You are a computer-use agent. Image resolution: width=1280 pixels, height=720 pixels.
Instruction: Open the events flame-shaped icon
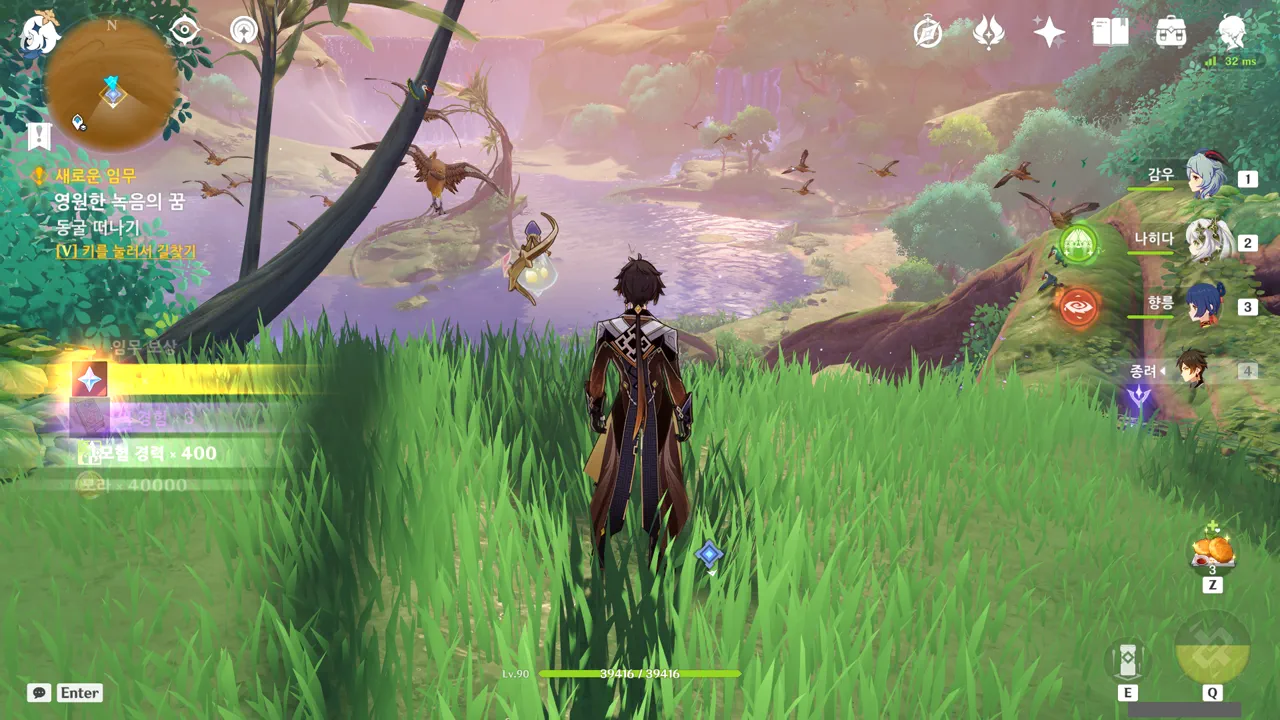coord(989,33)
